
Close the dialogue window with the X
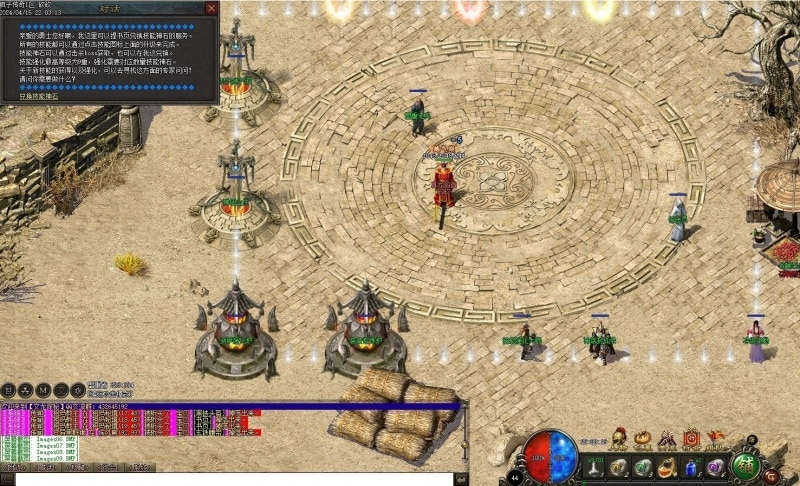coord(211,8)
